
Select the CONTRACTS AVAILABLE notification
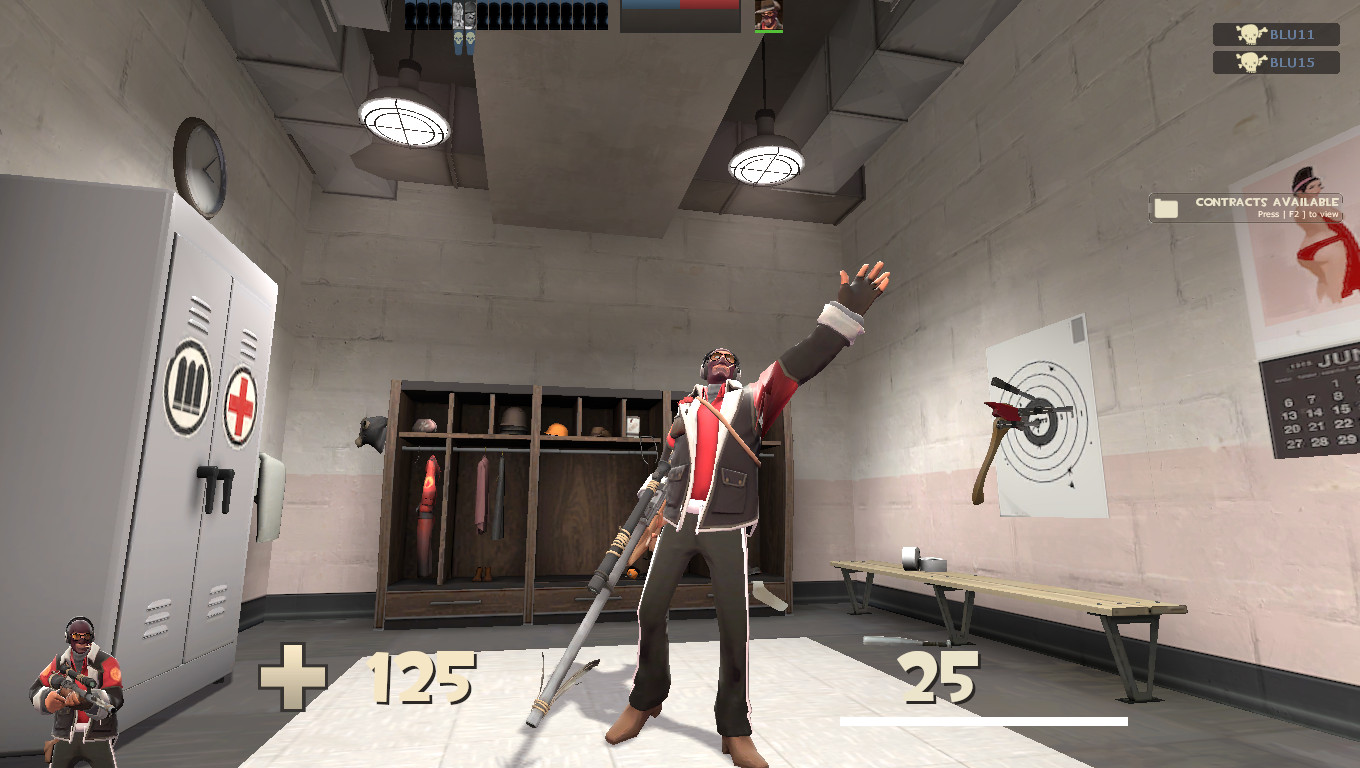(x=1264, y=203)
